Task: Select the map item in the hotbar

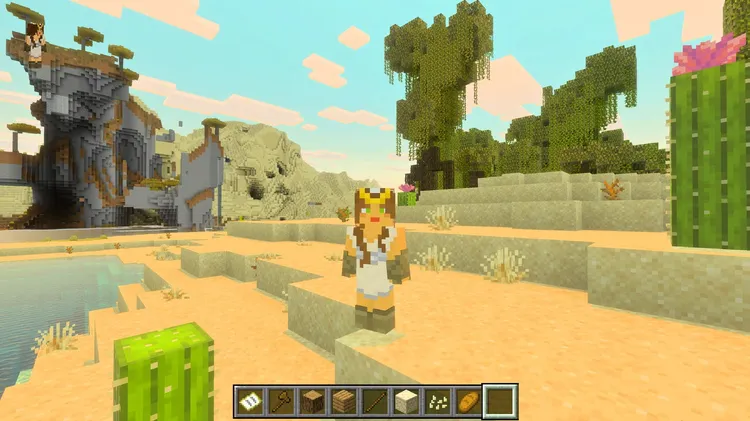Action: [250, 401]
